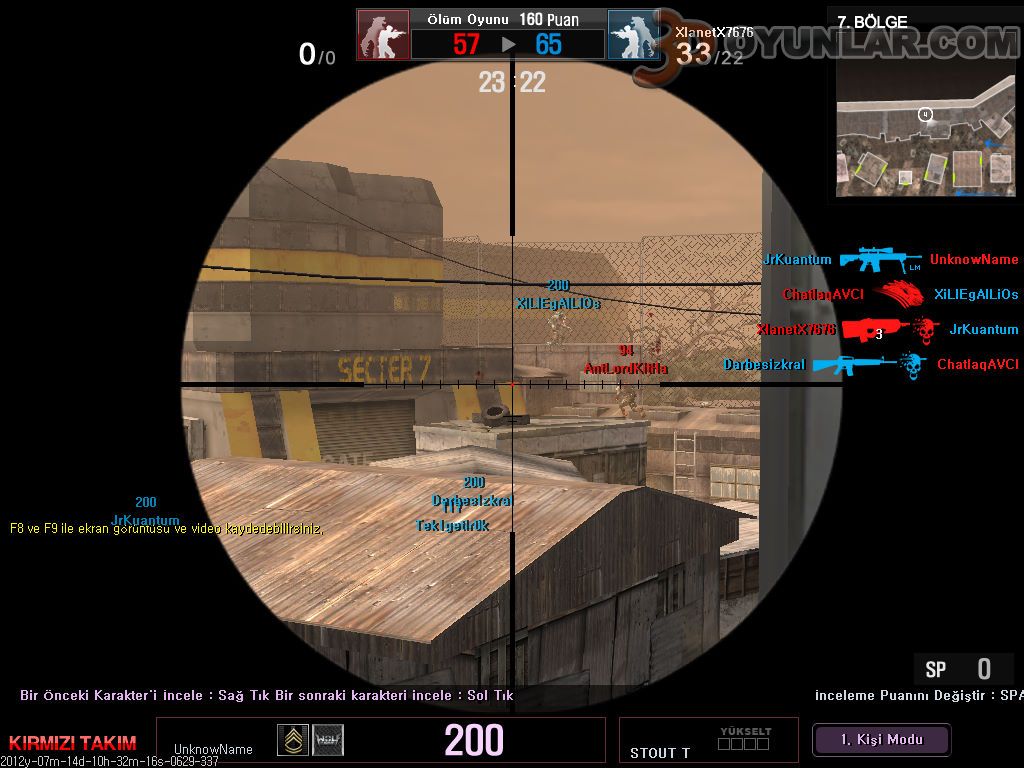
Task: Switch to 1. Kişi Modu view
Action: pos(881,740)
